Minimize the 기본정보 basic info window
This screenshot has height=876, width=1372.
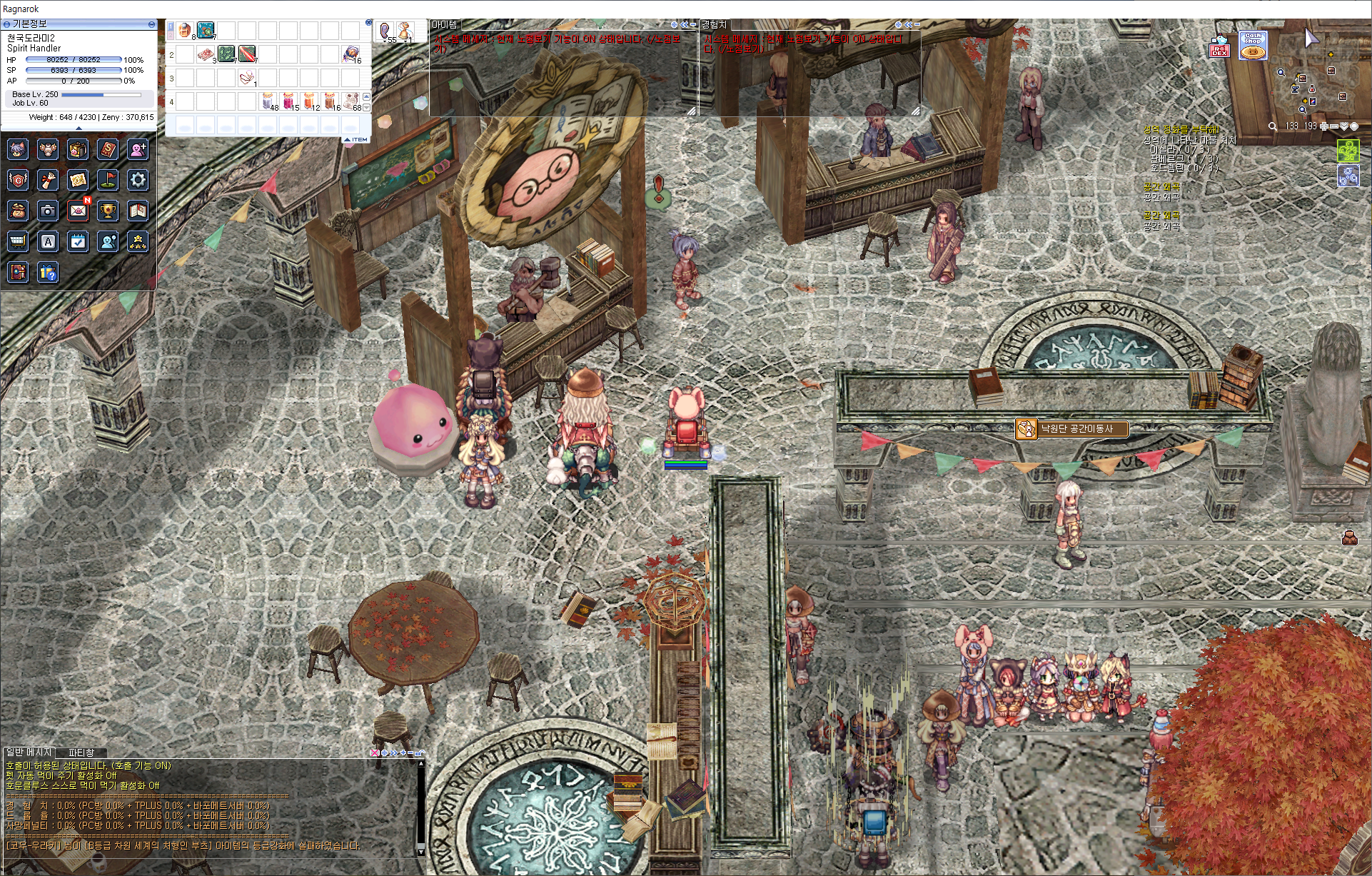151,24
